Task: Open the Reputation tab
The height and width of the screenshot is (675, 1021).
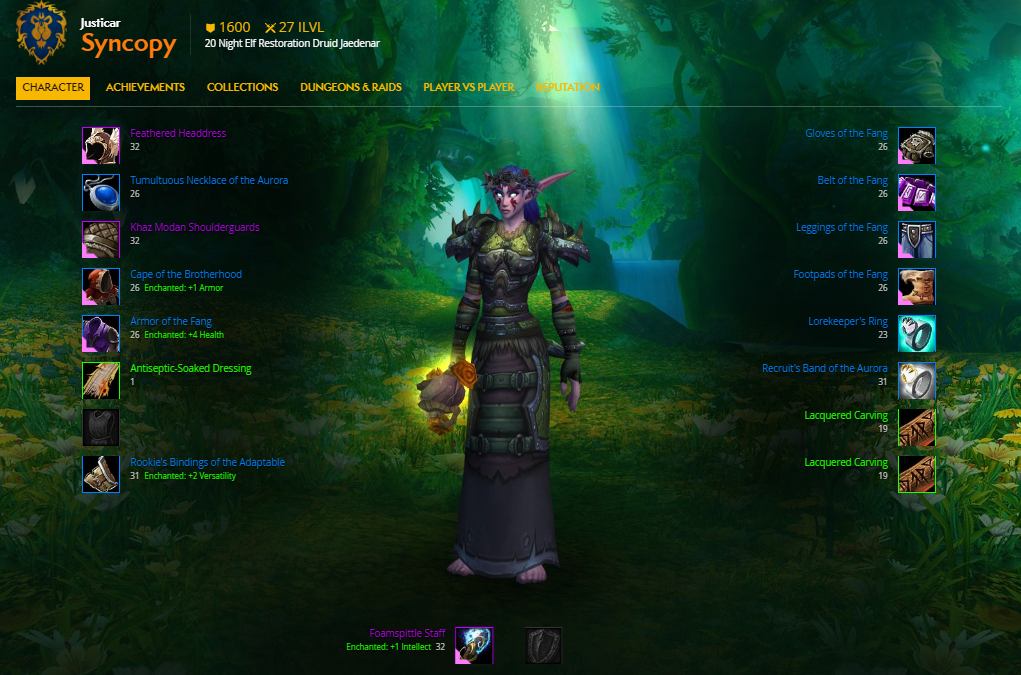Action: coord(567,88)
